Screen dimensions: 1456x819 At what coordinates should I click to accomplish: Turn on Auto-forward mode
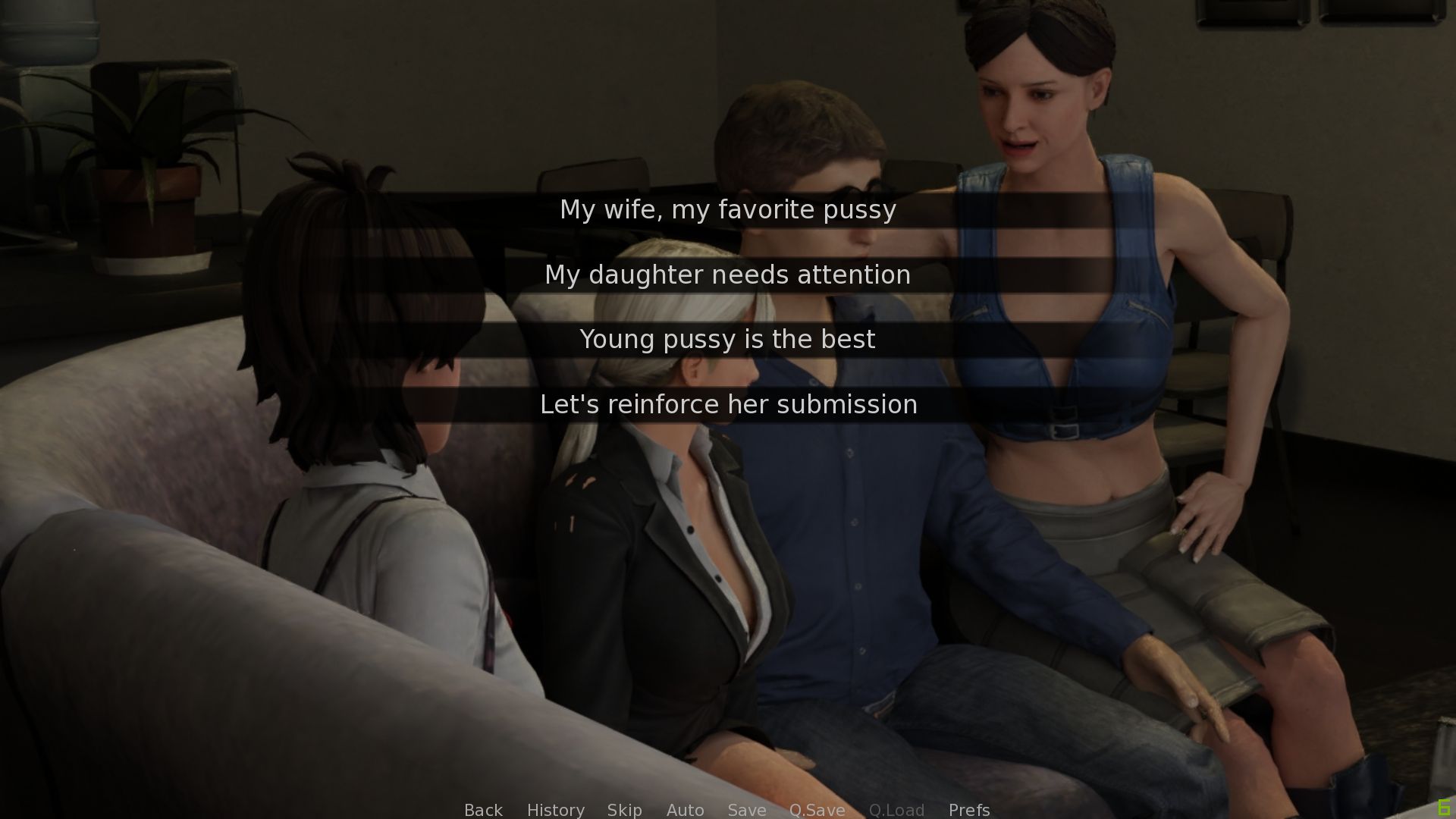(685, 810)
